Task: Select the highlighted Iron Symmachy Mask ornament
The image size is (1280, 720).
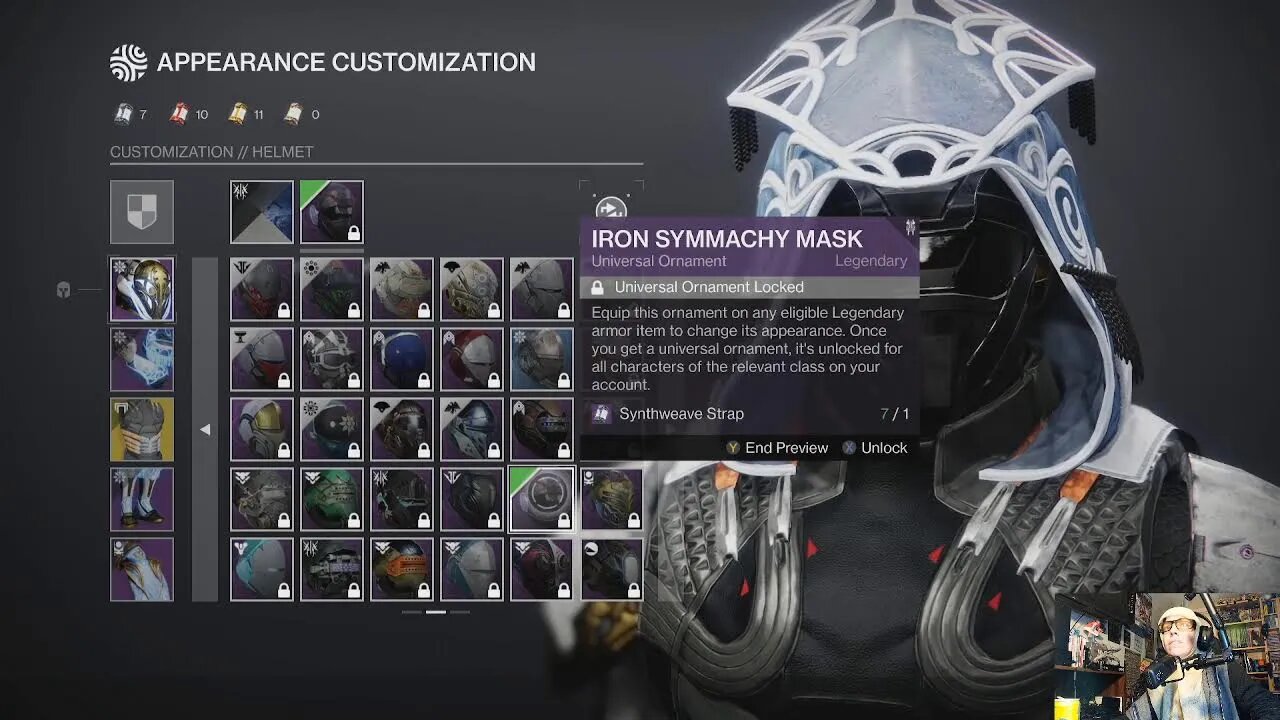Action: tap(542, 500)
